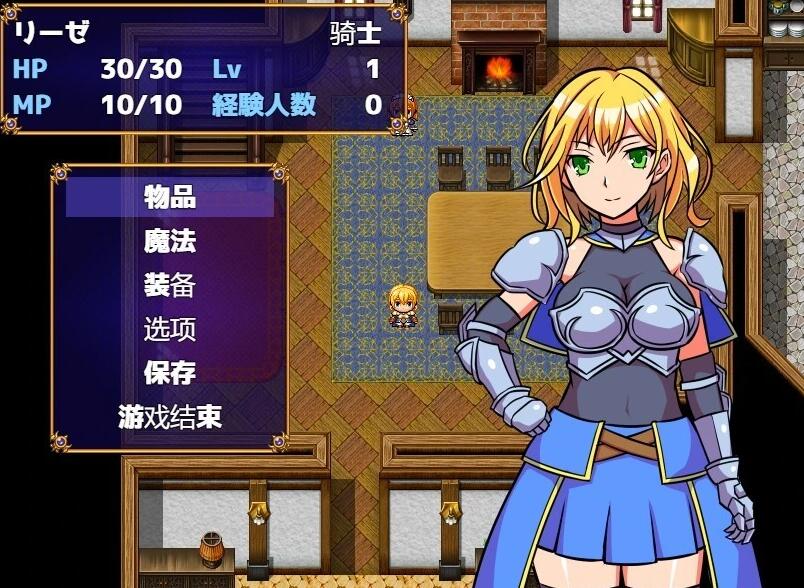The image size is (804, 588).
Task: Open 选项 (Options) settings
Action: coord(169,329)
